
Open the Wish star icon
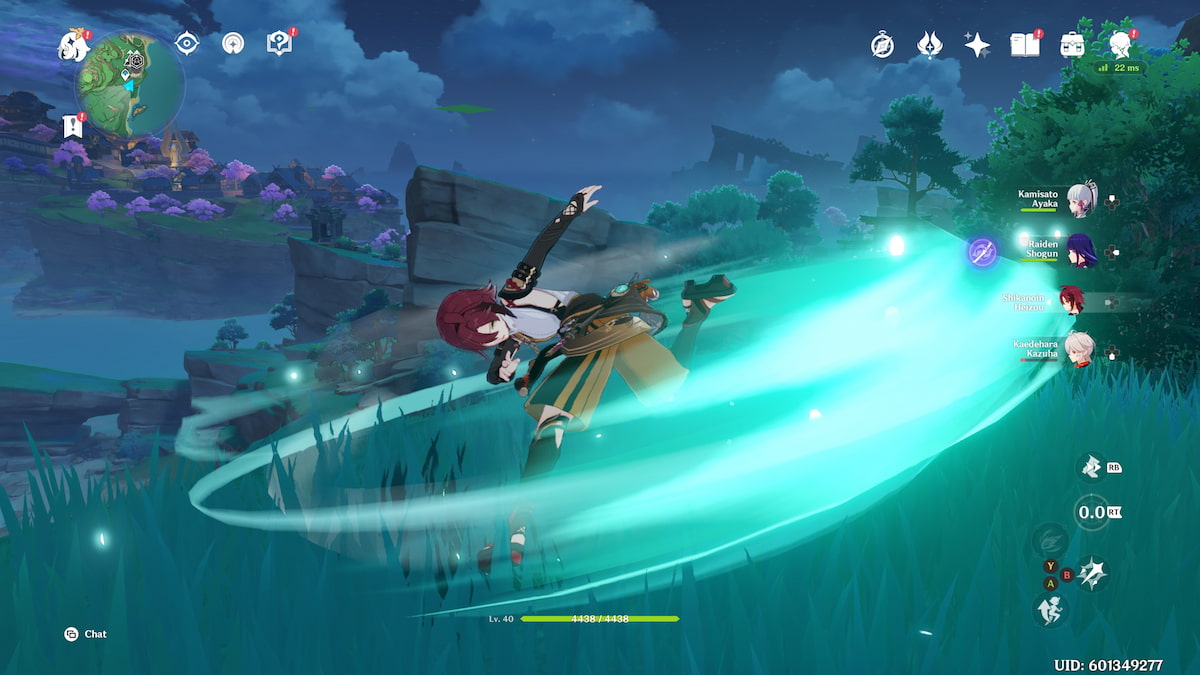coord(977,45)
